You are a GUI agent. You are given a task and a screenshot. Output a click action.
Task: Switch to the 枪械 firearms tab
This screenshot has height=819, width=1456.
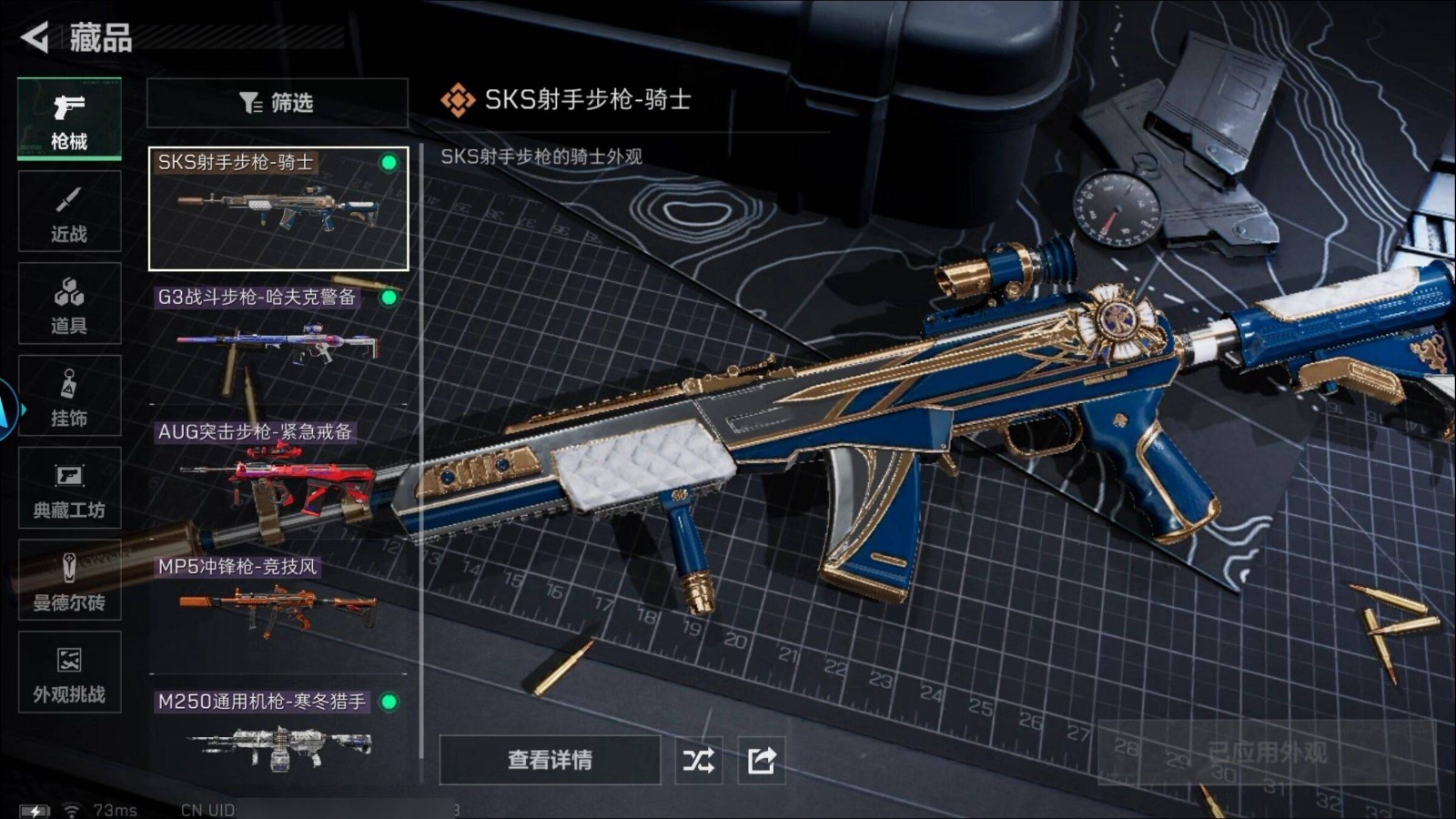69,119
